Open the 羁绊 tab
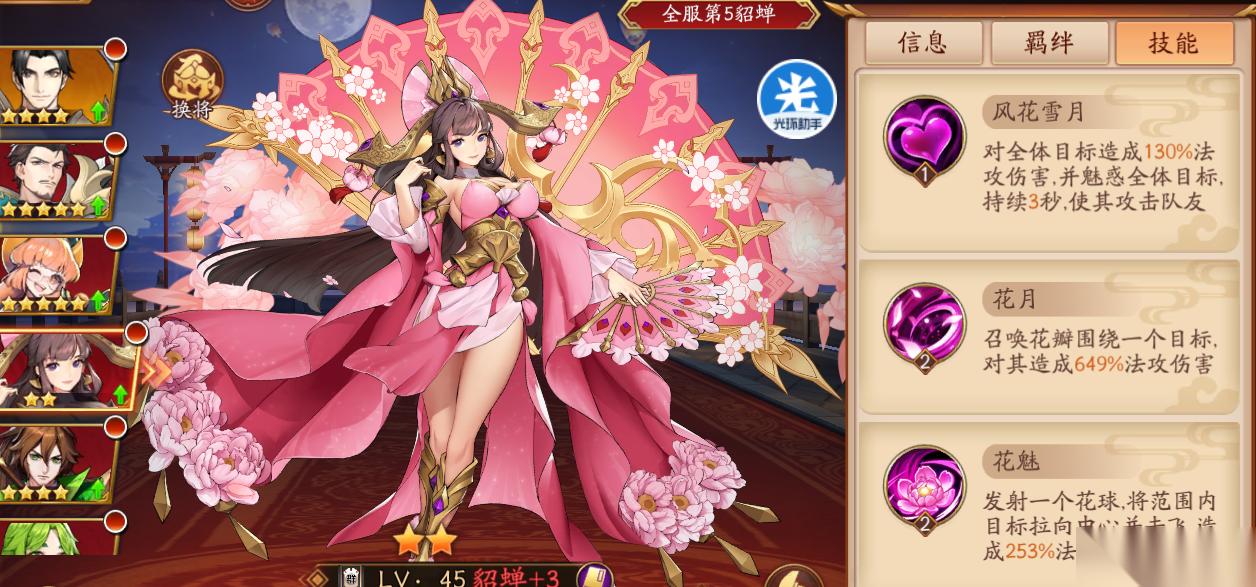This screenshot has height=587, width=1256. [1048, 43]
